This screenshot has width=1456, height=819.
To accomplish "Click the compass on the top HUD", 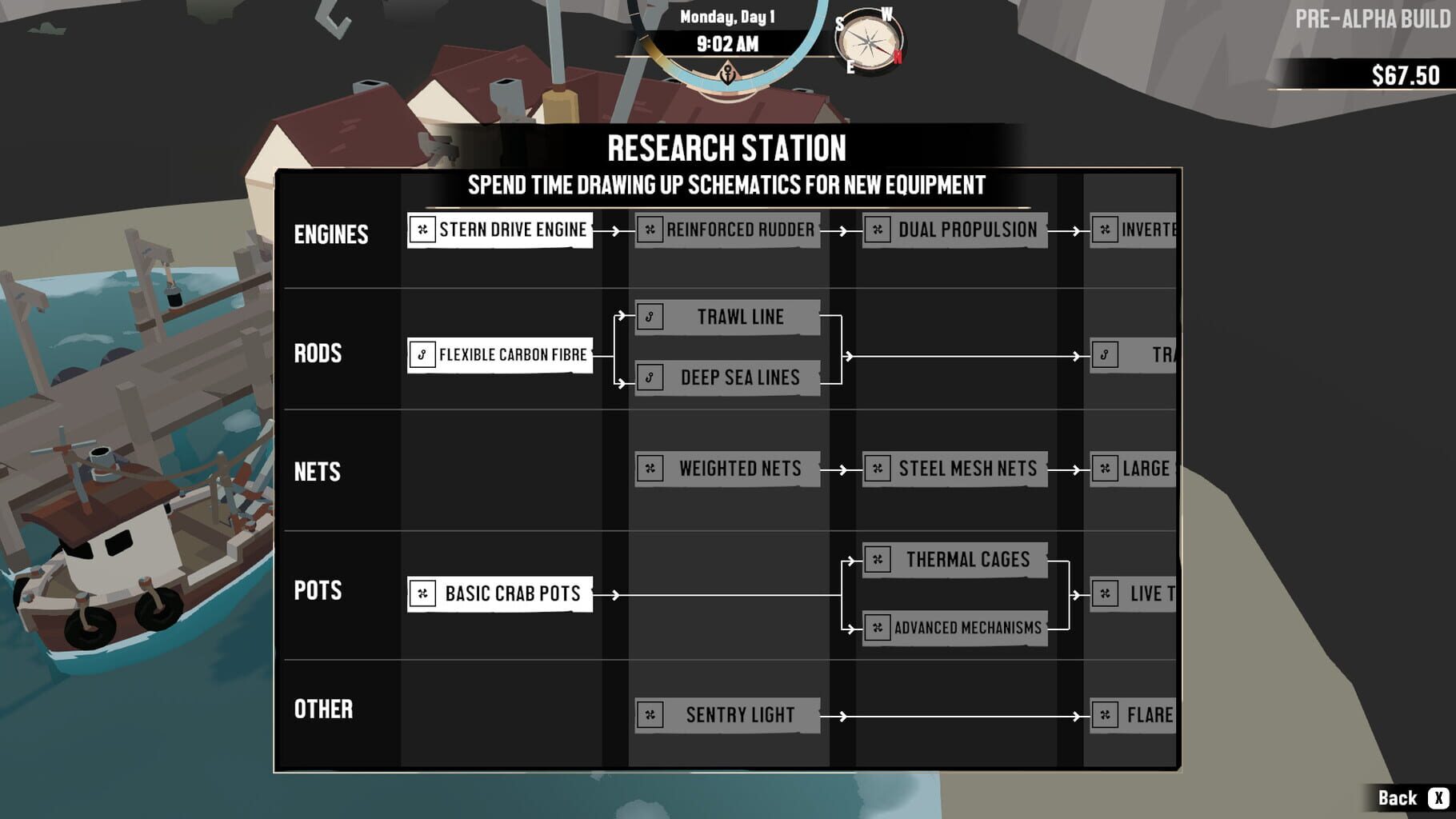I will 868,40.
